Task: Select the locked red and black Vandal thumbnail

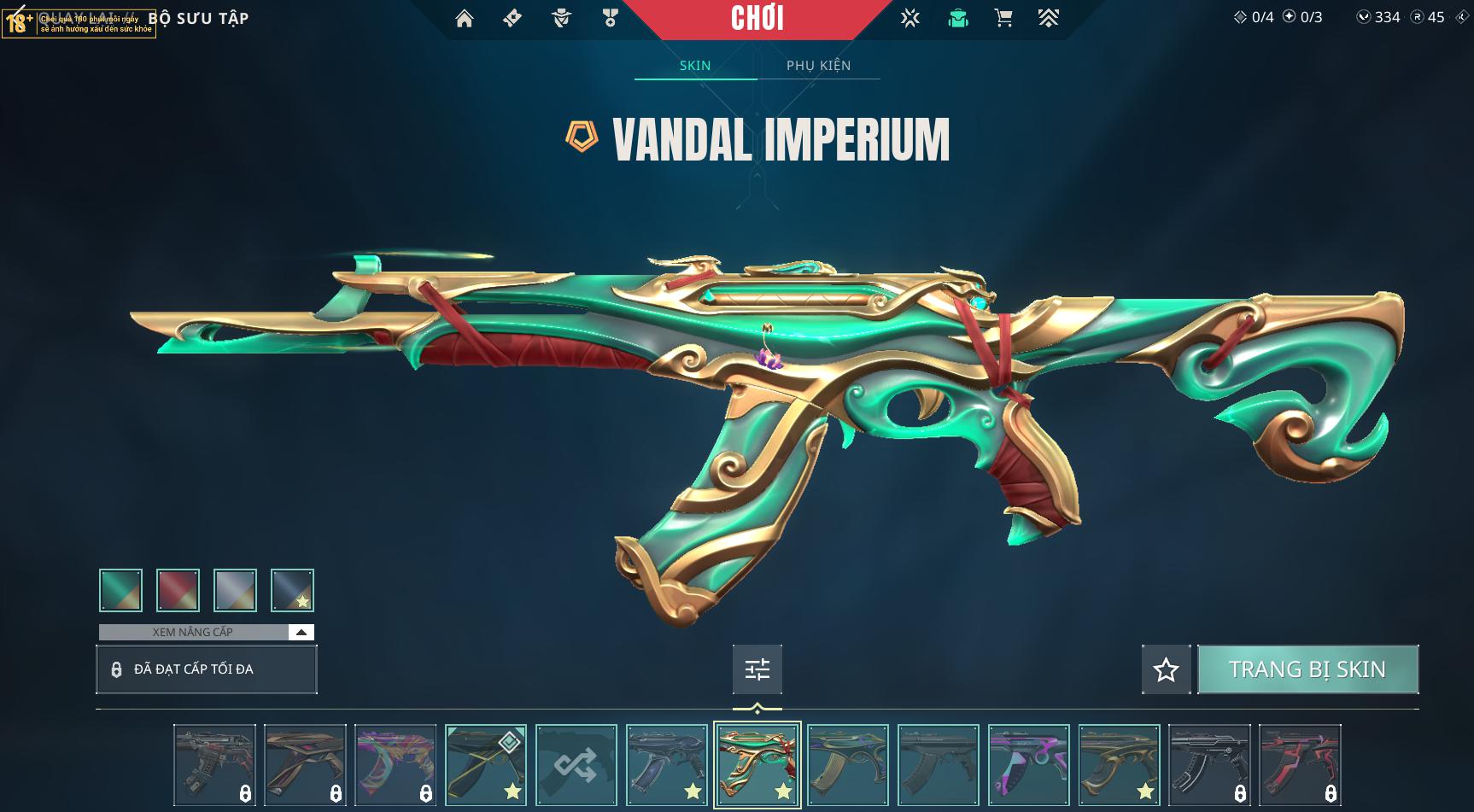Action: coord(1300,764)
